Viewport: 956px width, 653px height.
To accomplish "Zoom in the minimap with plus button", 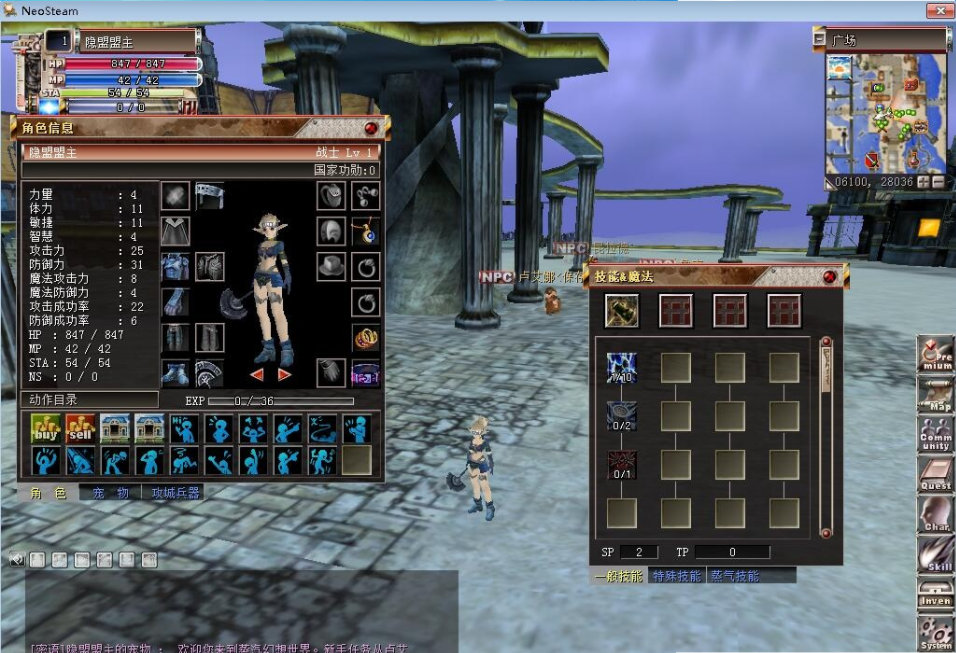I will (x=923, y=183).
